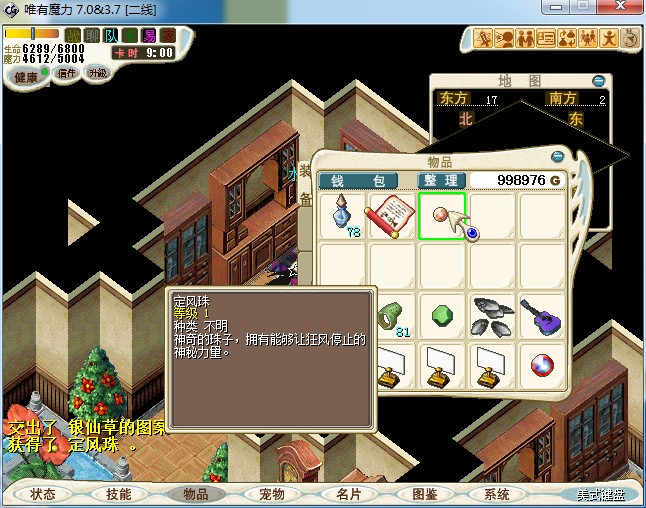
Task: Click the 美式键盘 input method indicator
Action: click(600, 494)
